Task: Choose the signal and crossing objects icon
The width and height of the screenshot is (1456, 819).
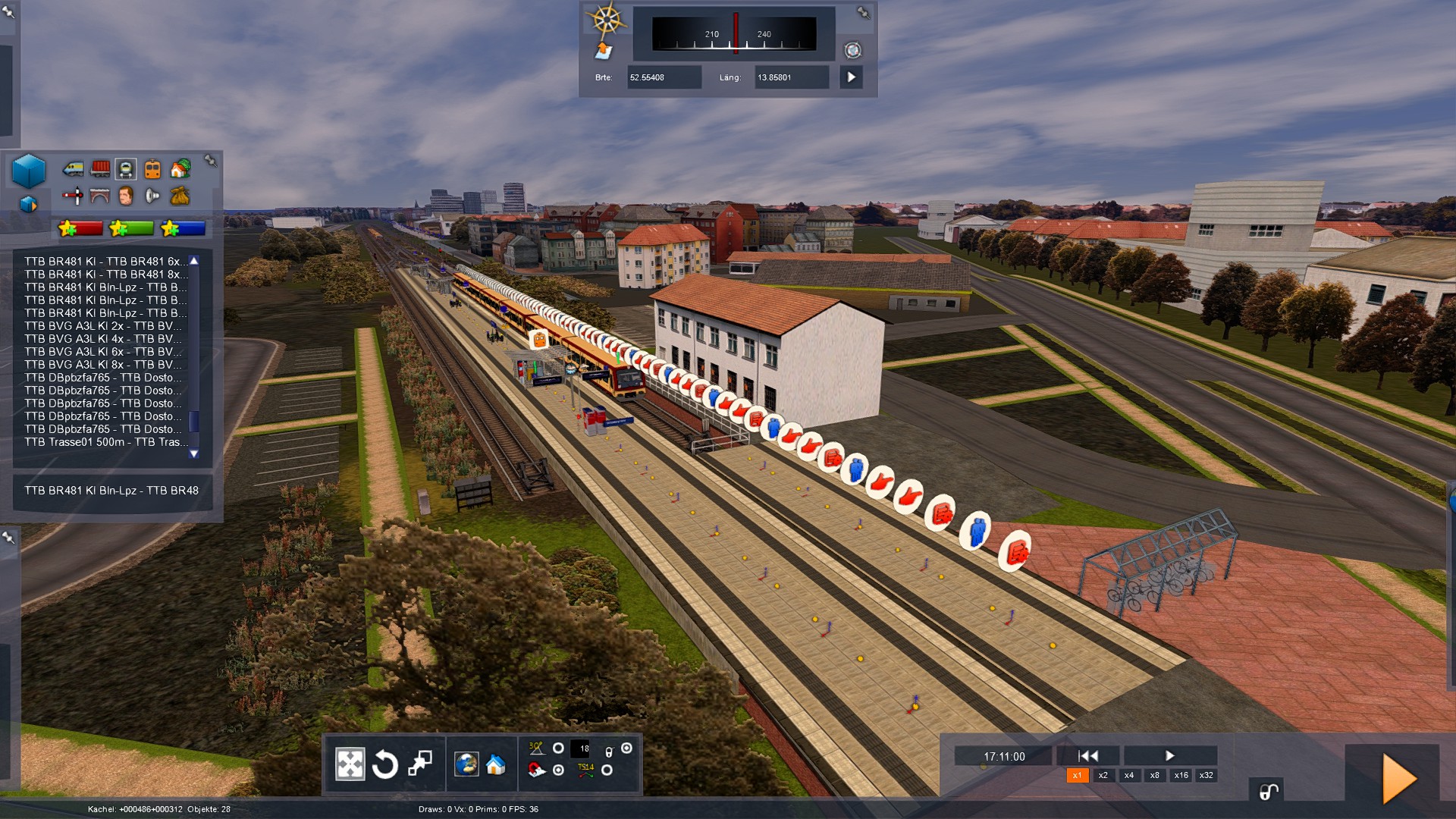Action: [x=73, y=196]
